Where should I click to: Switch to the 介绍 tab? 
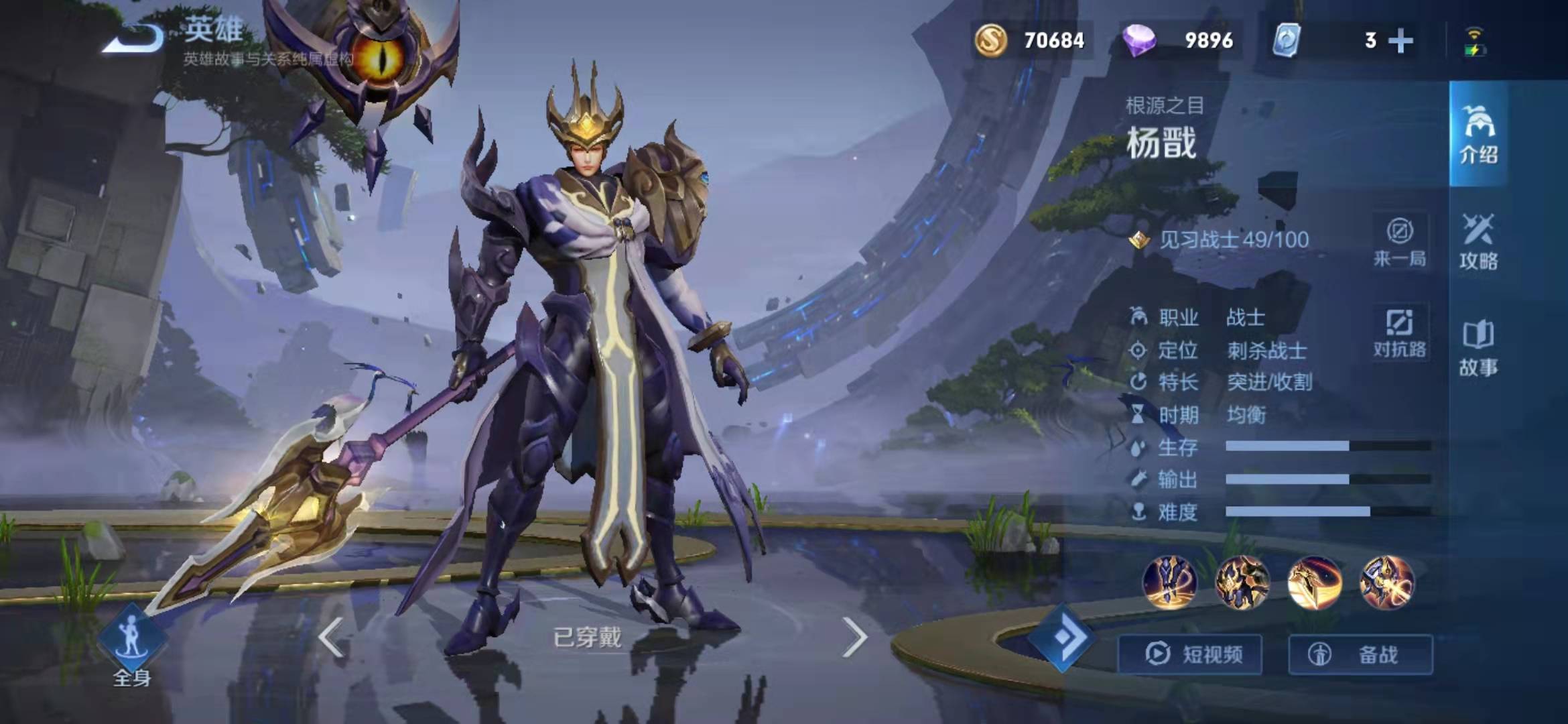click(1478, 134)
